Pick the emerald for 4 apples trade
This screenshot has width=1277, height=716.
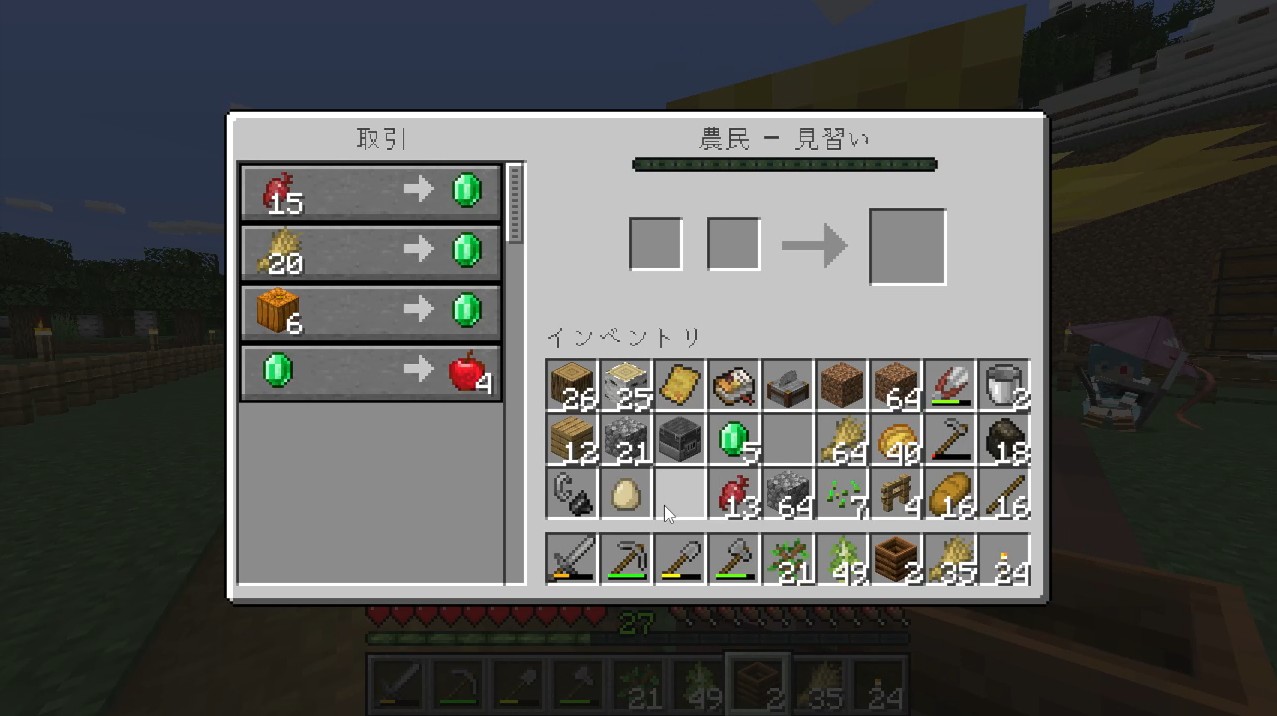click(x=370, y=373)
